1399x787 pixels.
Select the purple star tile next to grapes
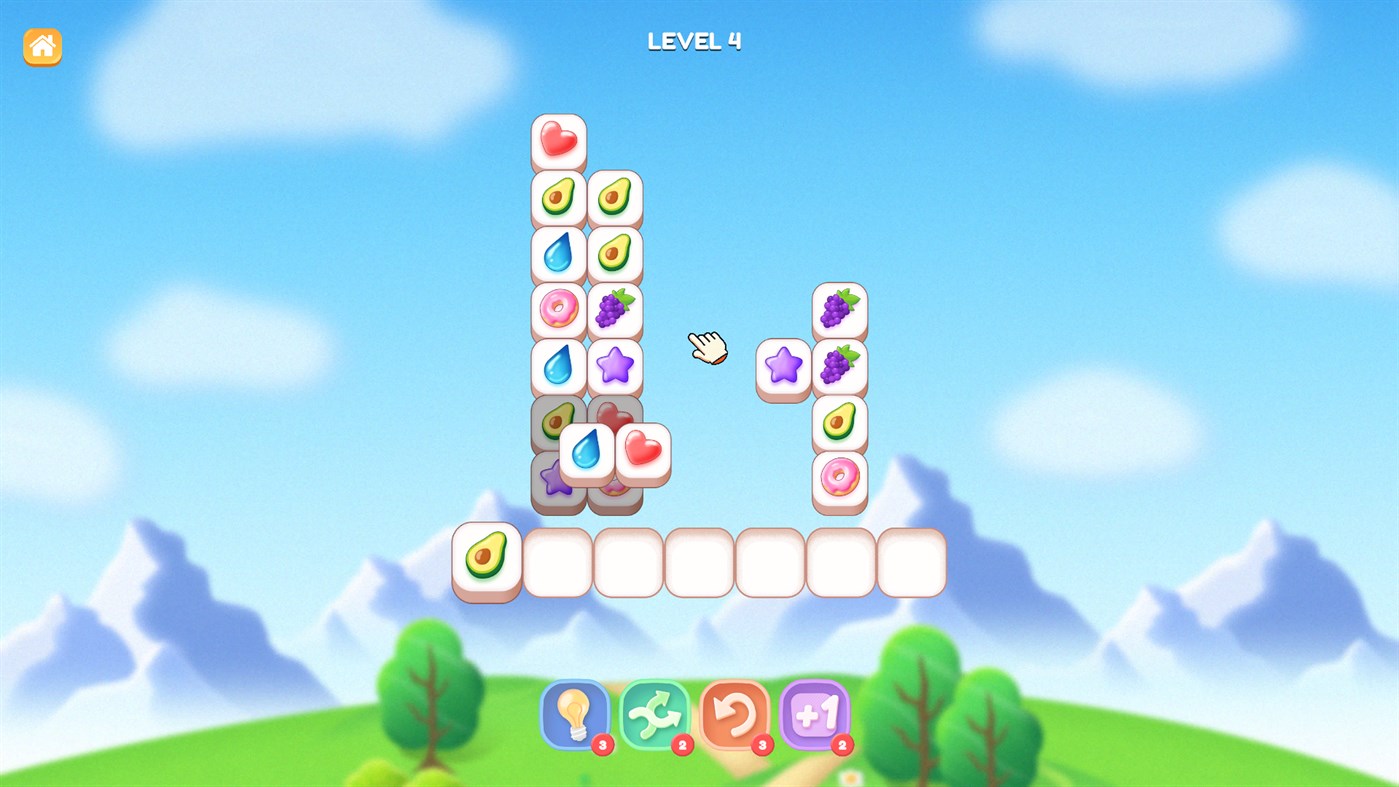(x=785, y=367)
